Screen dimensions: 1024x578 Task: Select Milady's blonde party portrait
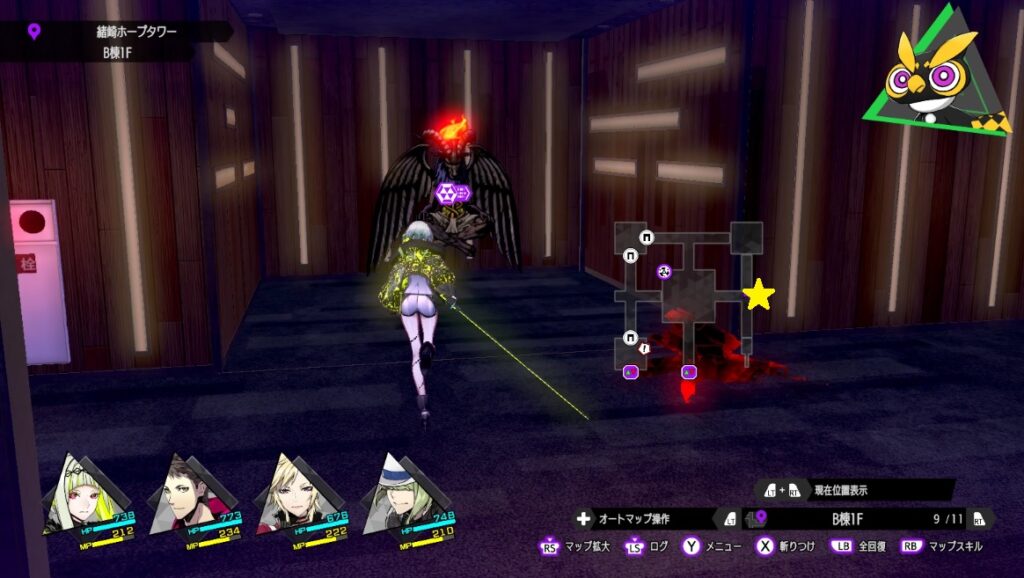tap(289, 497)
